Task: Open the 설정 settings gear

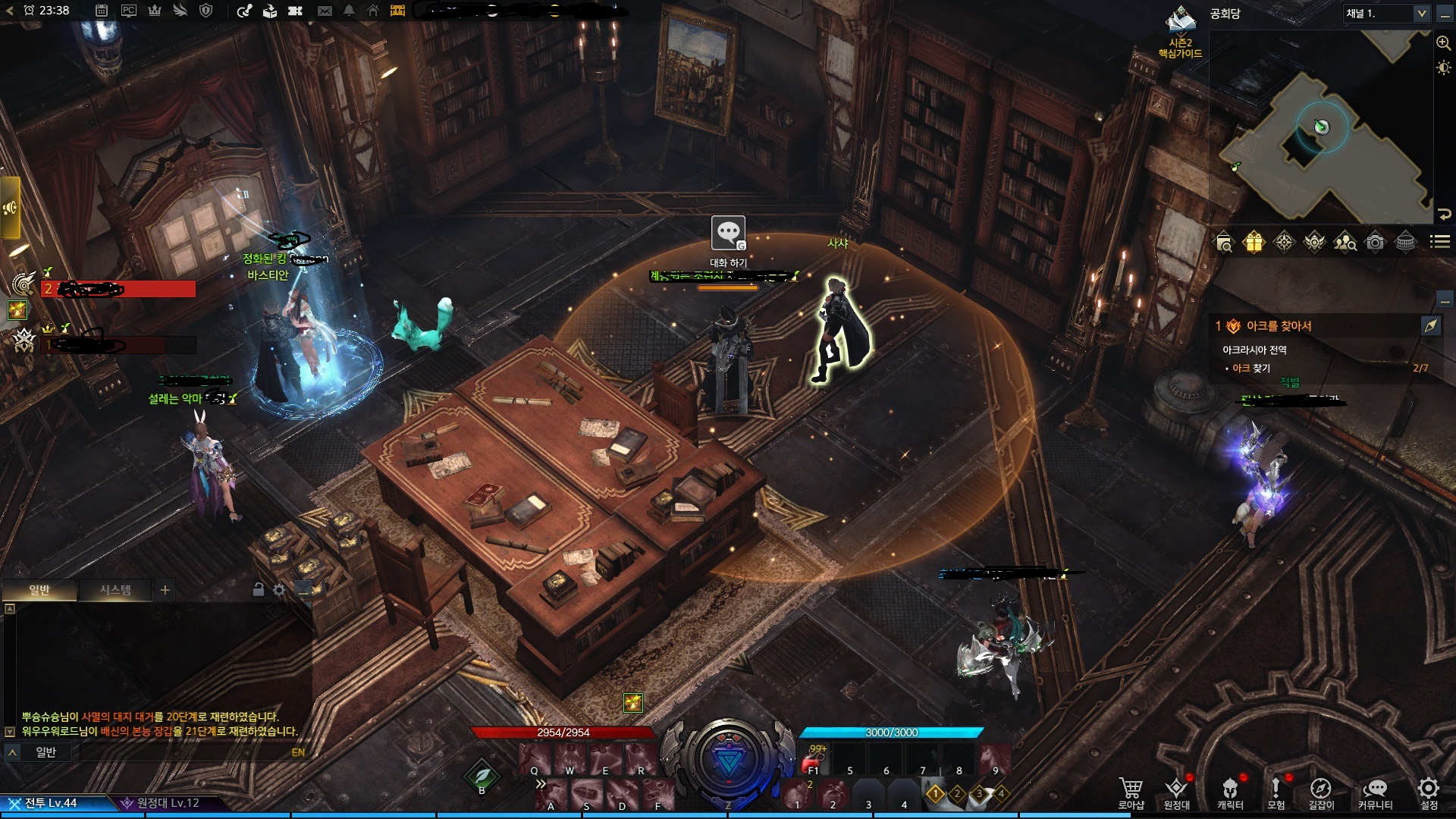Action: point(1429,792)
